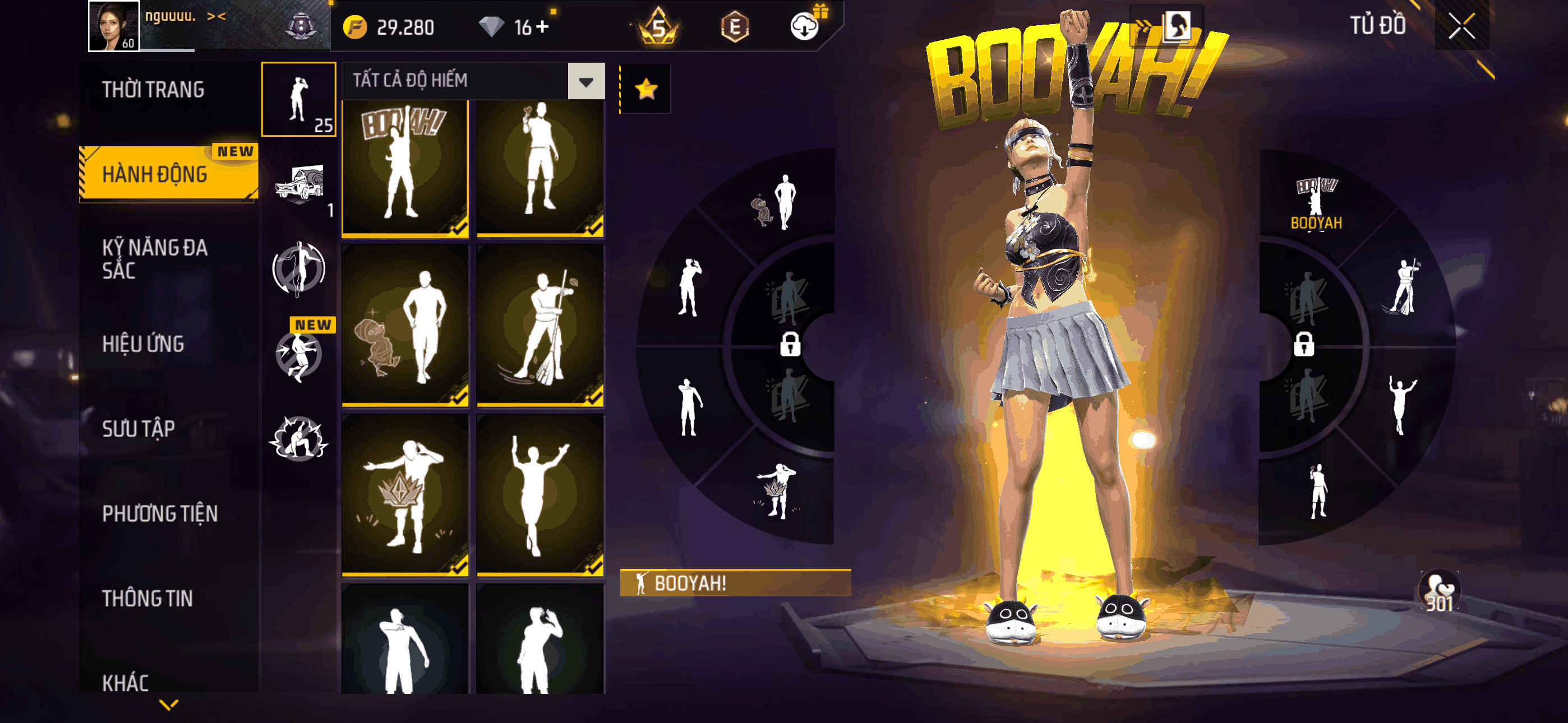Close the wardrobe screen with the X
Viewport: 1568px width, 723px height.
pos(1461,26)
